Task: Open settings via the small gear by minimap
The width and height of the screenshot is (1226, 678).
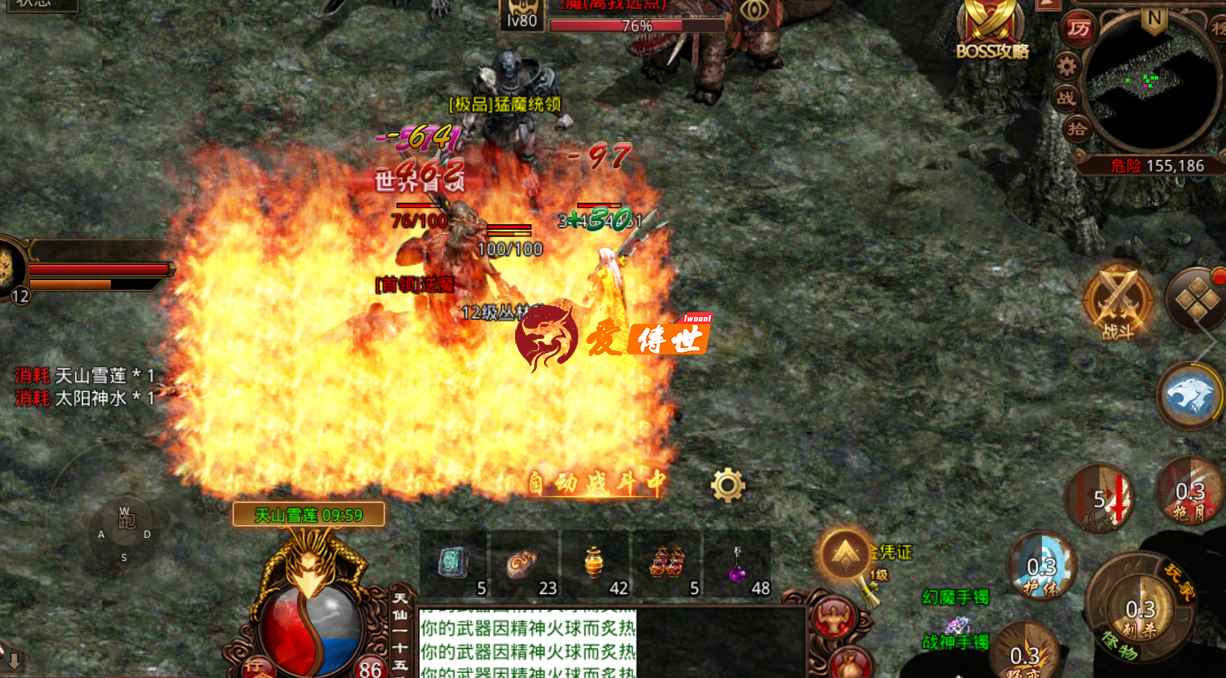Action: tap(1067, 66)
